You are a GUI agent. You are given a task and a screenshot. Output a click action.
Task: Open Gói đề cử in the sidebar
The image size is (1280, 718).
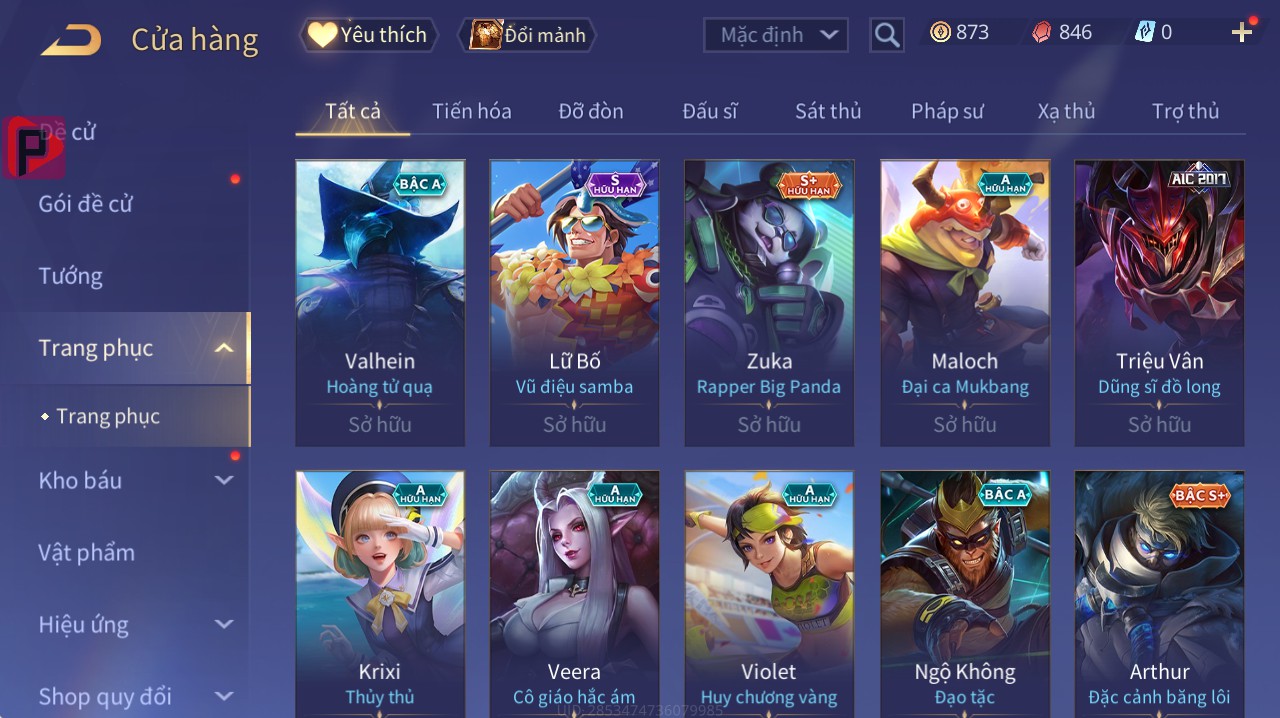(x=86, y=204)
